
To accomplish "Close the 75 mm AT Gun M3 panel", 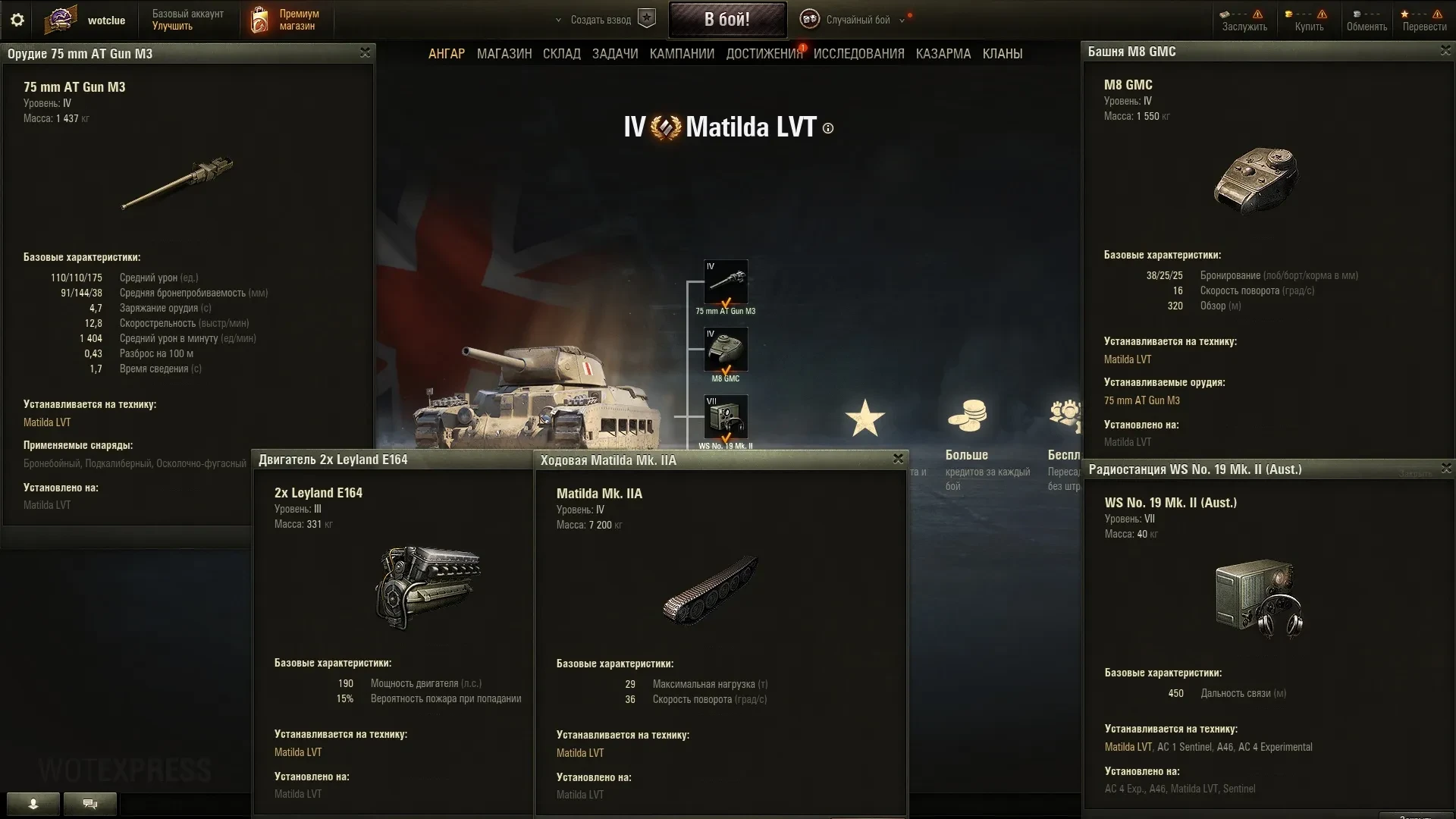I will (x=365, y=52).
